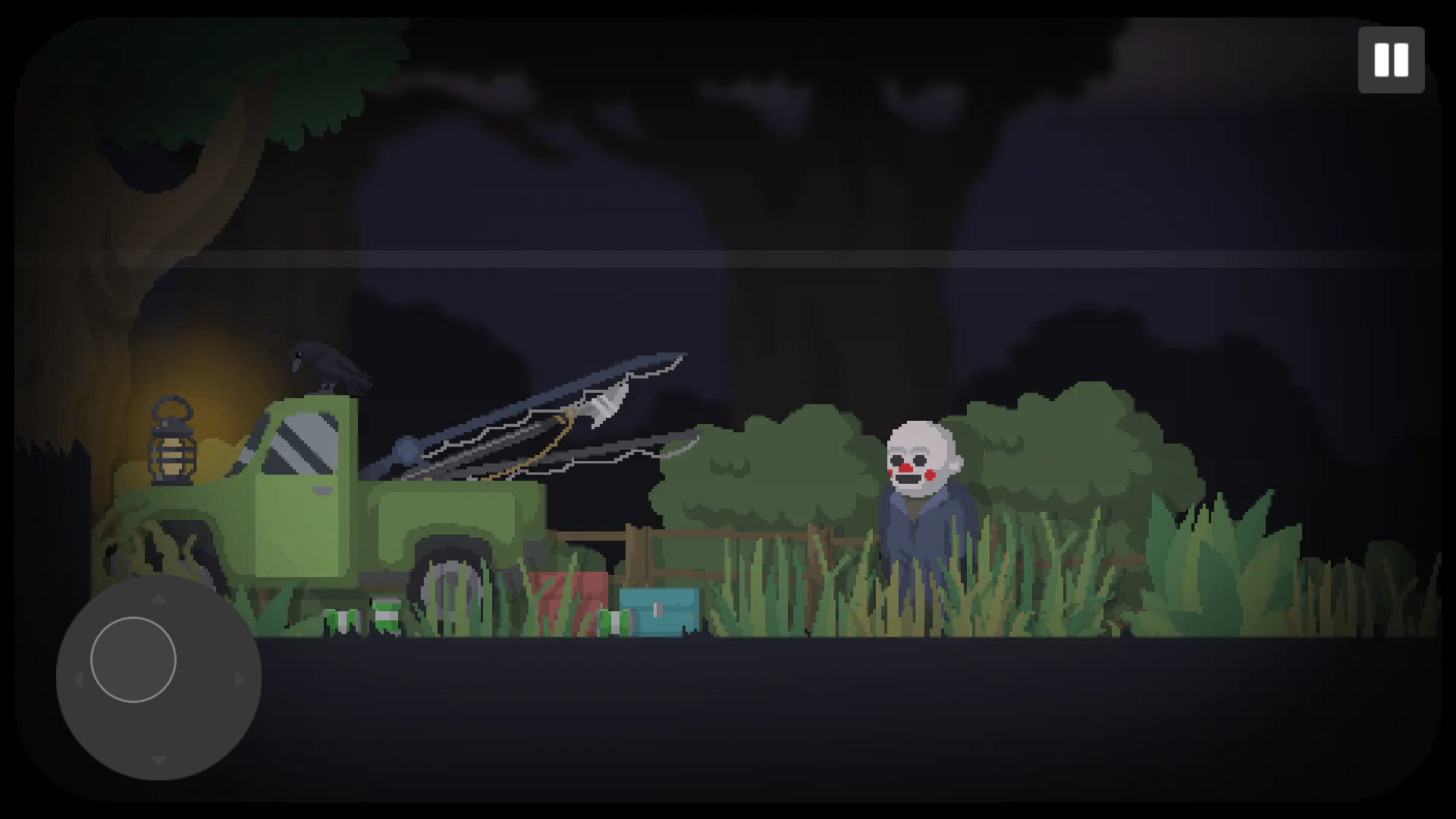Tap the joystick up arrow
1456x819 pixels.
point(158,599)
